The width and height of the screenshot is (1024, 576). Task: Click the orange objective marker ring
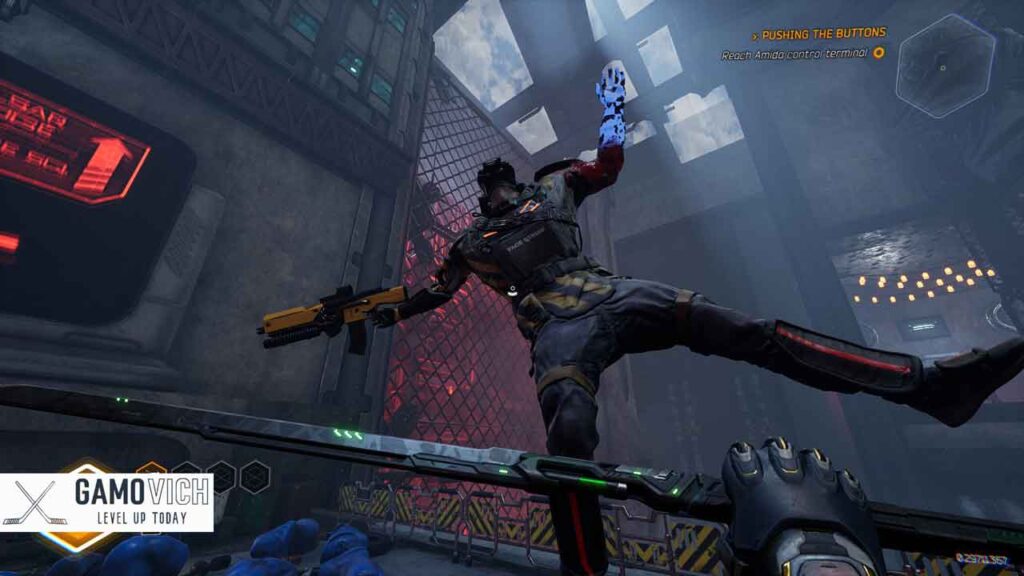coord(879,53)
